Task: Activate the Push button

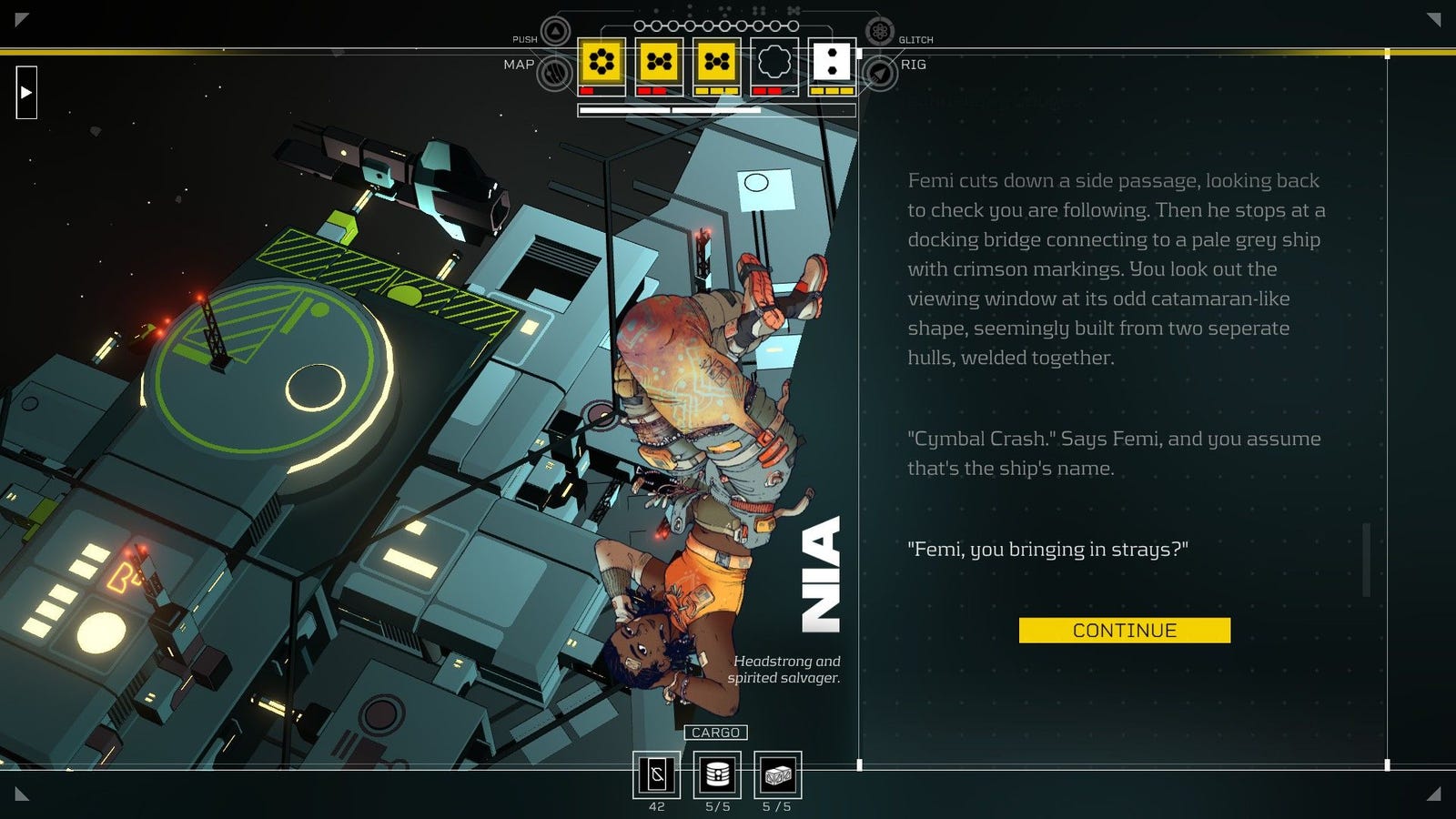Action: tap(555, 32)
